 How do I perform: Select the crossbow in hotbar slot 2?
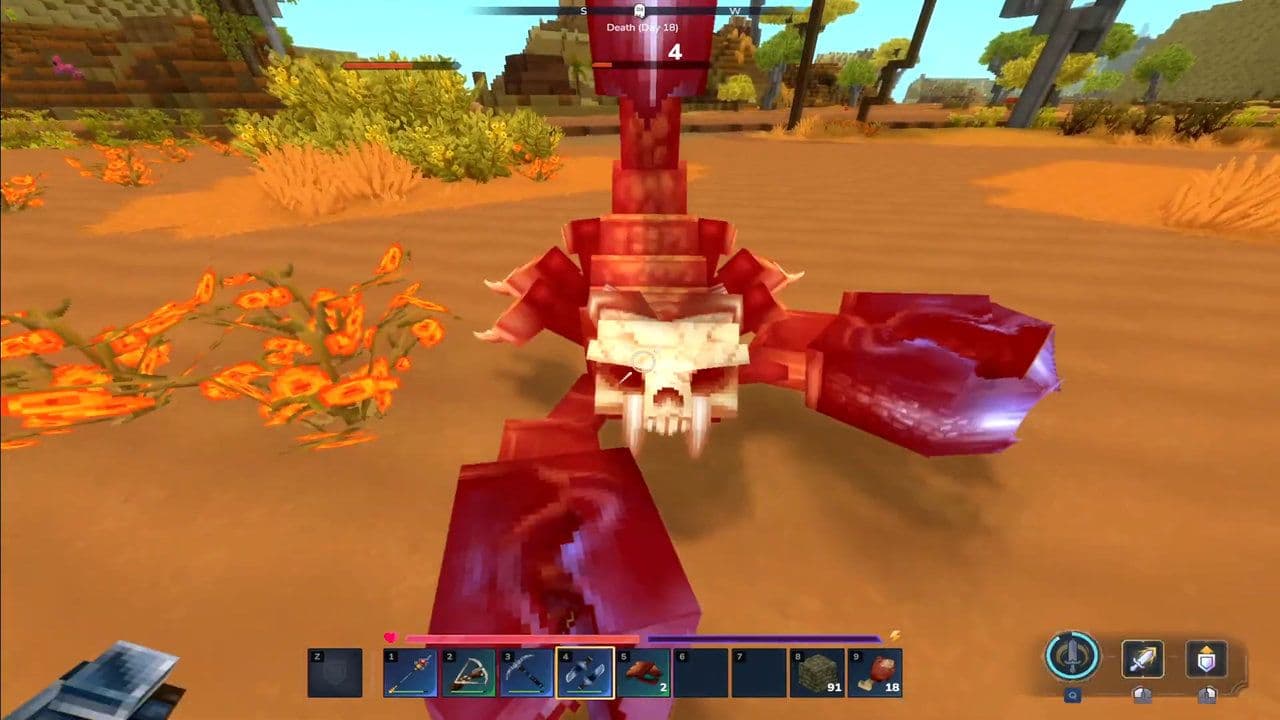(469, 672)
